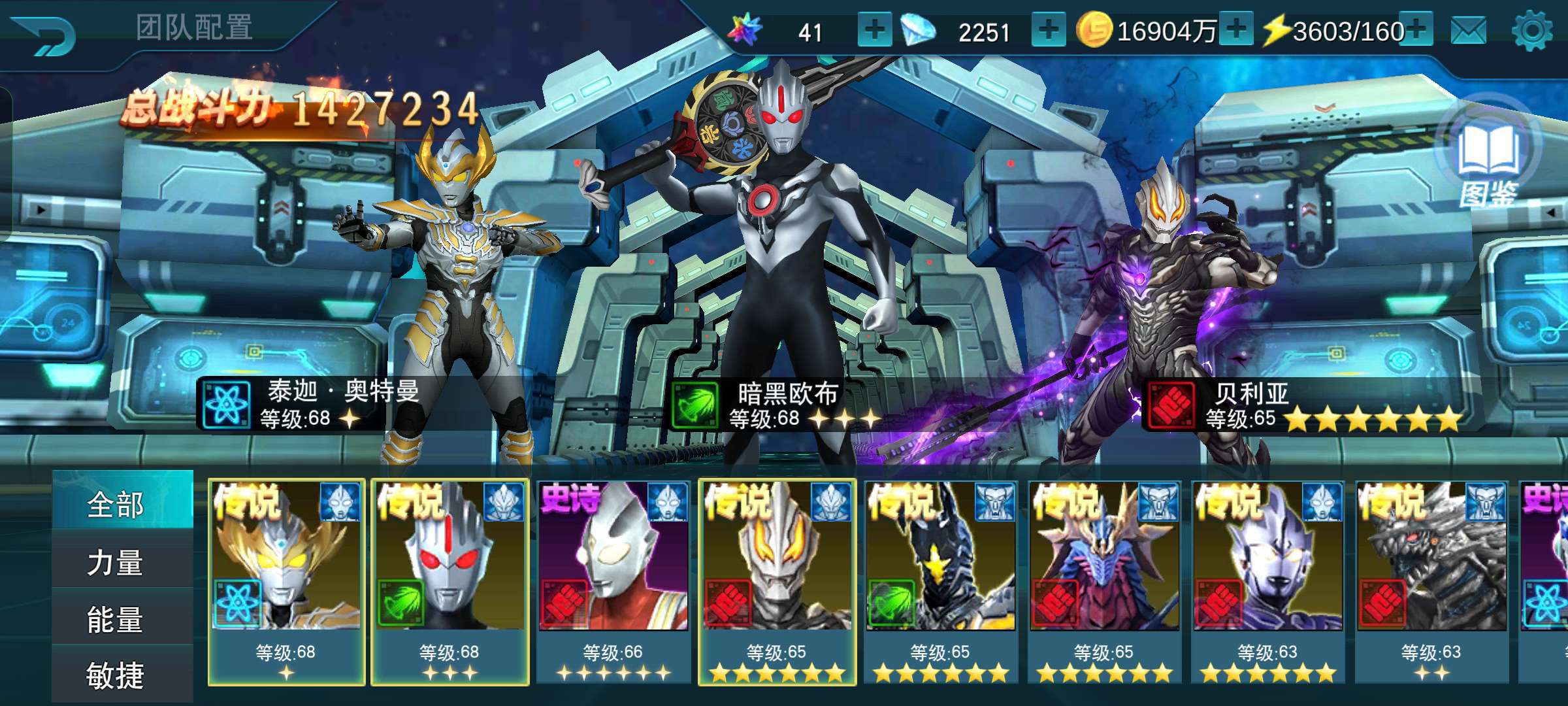
Task: Pick the 史诗 level 66 hero card
Action: (x=613, y=582)
